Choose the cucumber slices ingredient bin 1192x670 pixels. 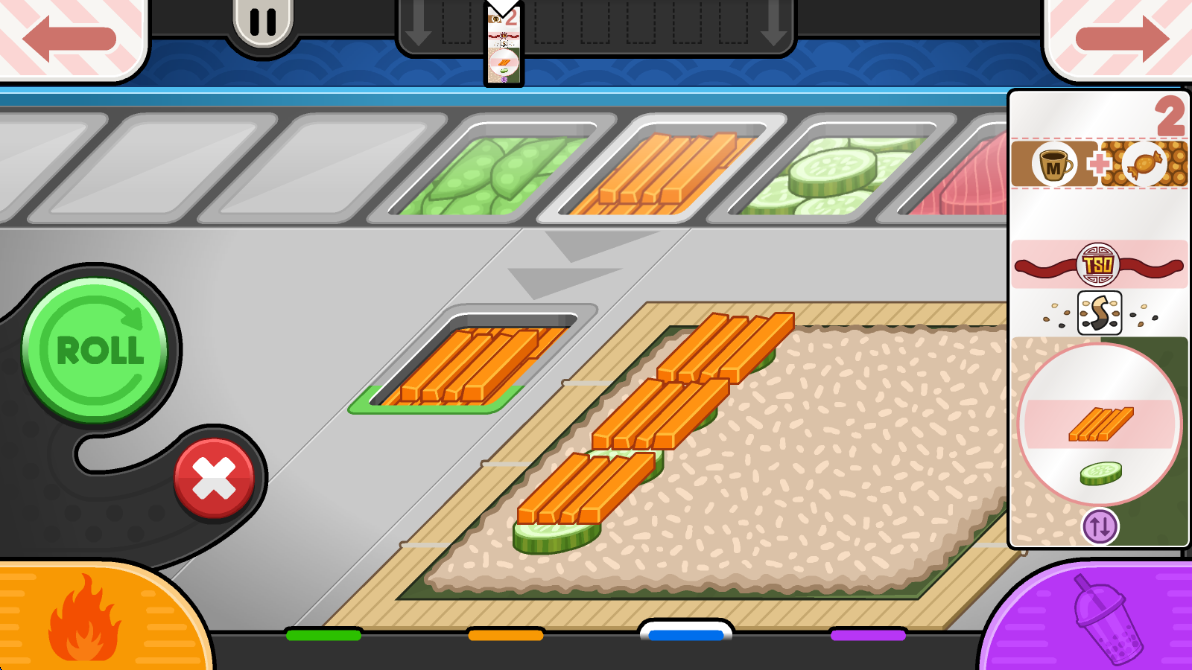click(x=830, y=172)
